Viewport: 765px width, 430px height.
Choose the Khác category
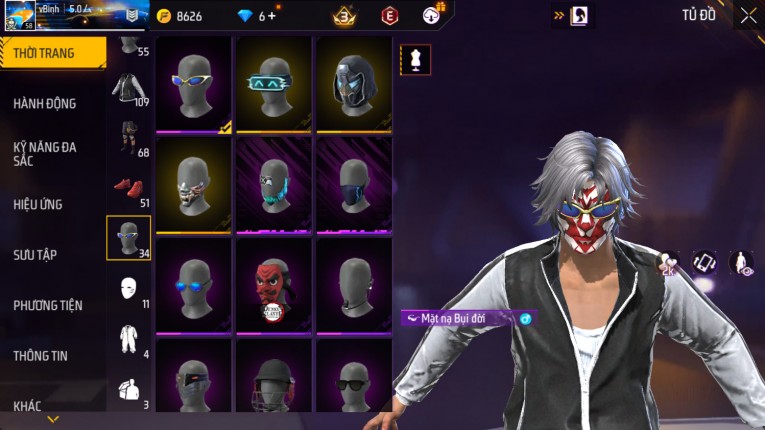pos(27,406)
